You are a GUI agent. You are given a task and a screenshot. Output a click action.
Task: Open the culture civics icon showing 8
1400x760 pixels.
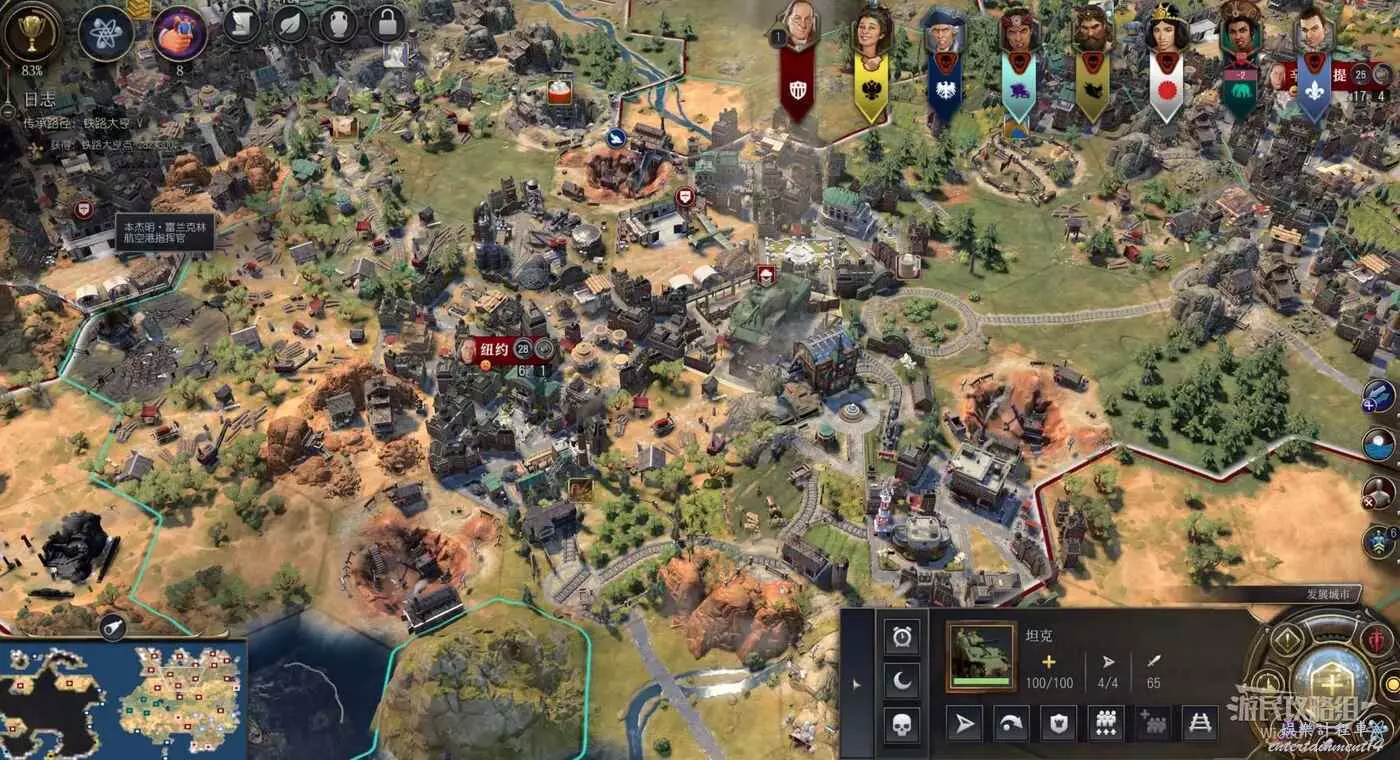[x=179, y=32]
